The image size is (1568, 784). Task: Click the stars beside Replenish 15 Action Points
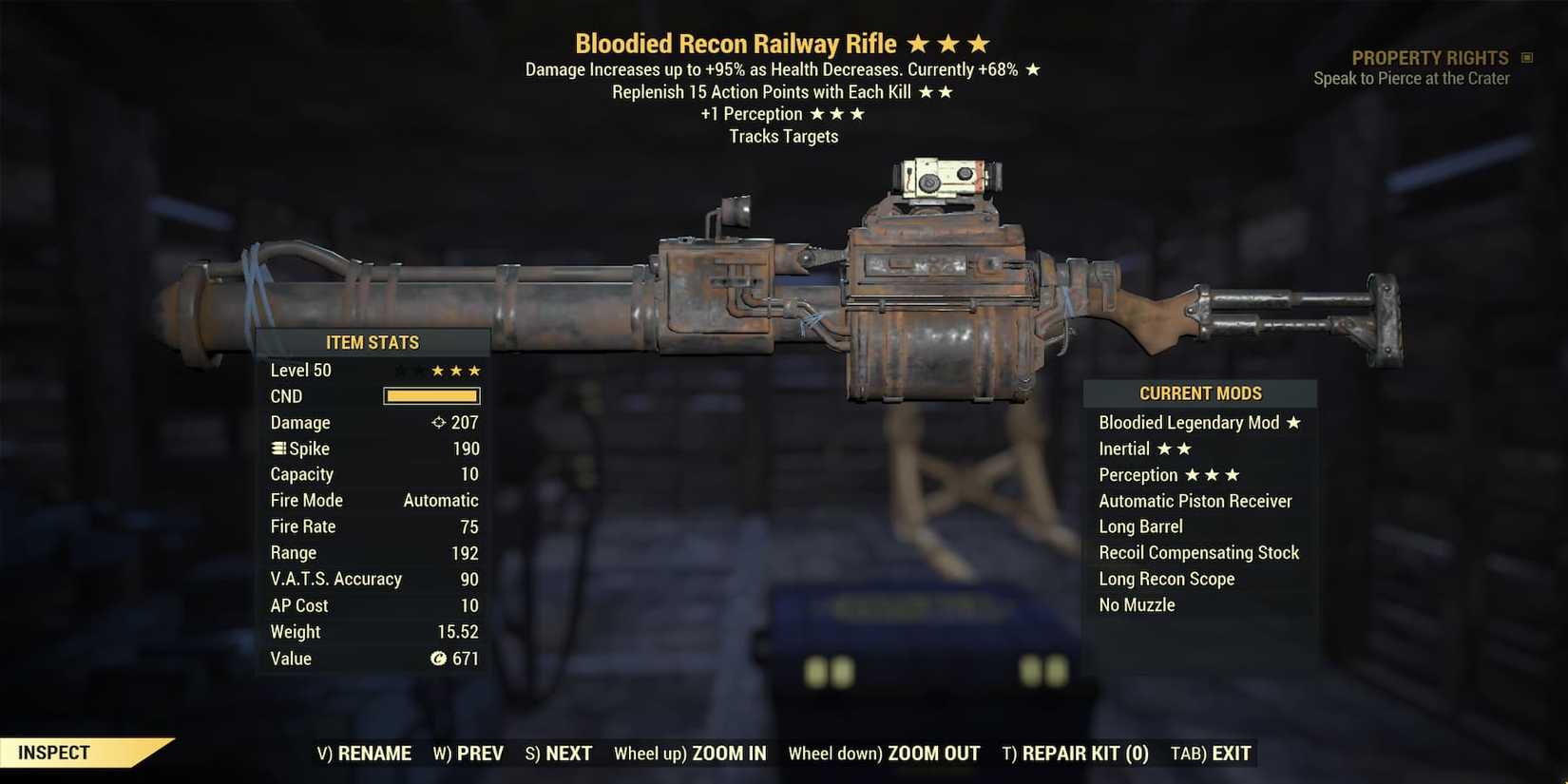pyautogui.click(x=937, y=91)
